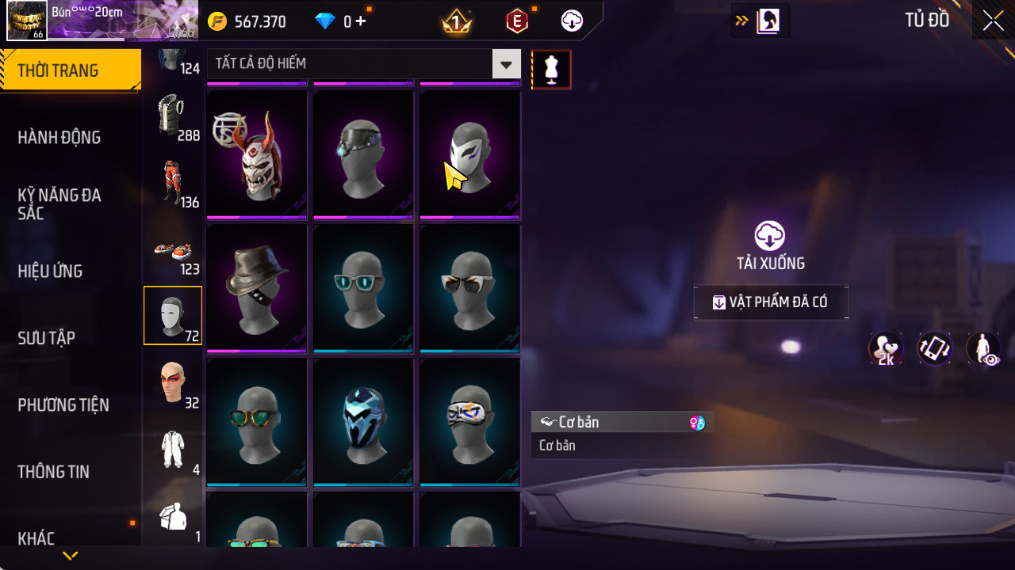
Task: Click the mannequin preview icon
Action: pyautogui.click(x=551, y=69)
